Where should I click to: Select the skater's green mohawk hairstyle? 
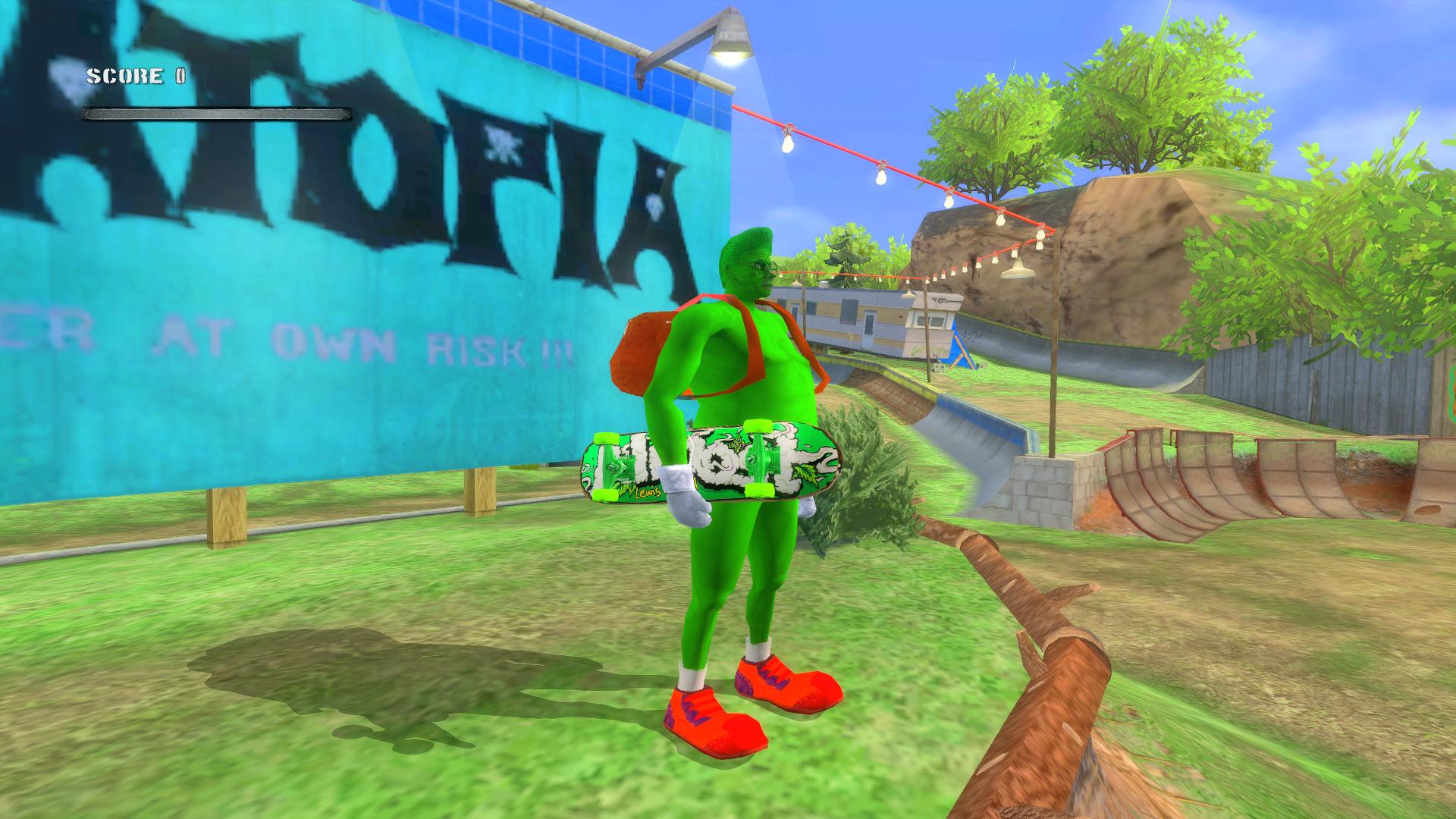[747, 243]
